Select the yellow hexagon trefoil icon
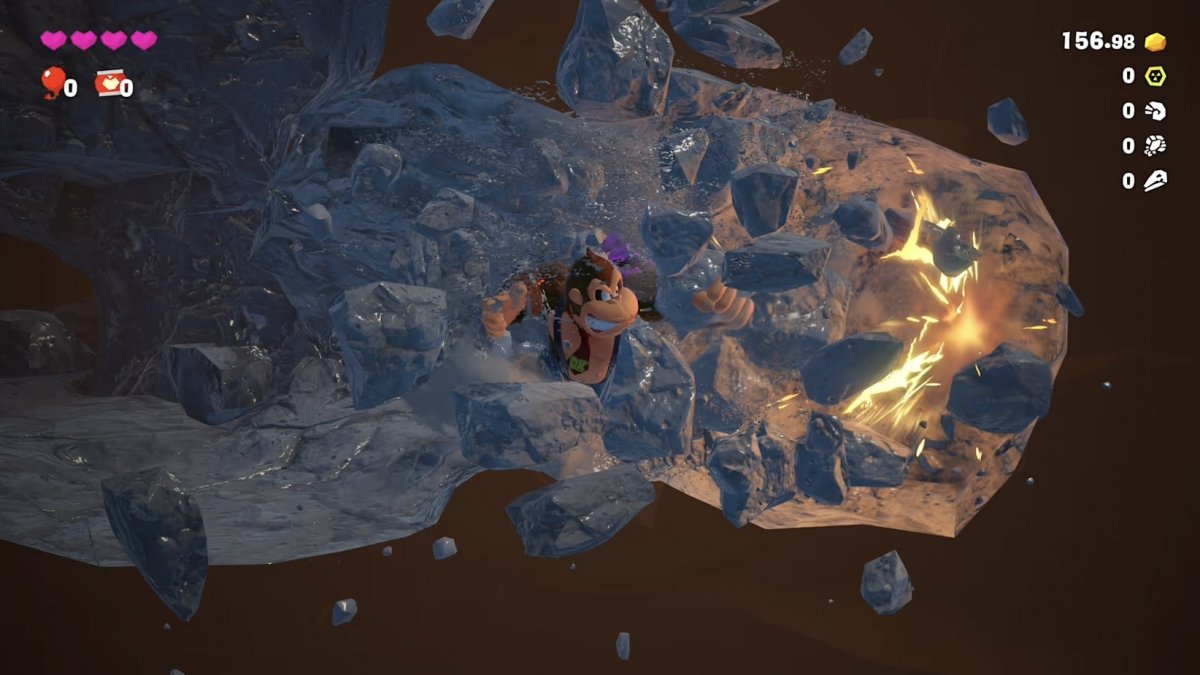This screenshot has height=675, width=1200. click(x=1155, y=76)
